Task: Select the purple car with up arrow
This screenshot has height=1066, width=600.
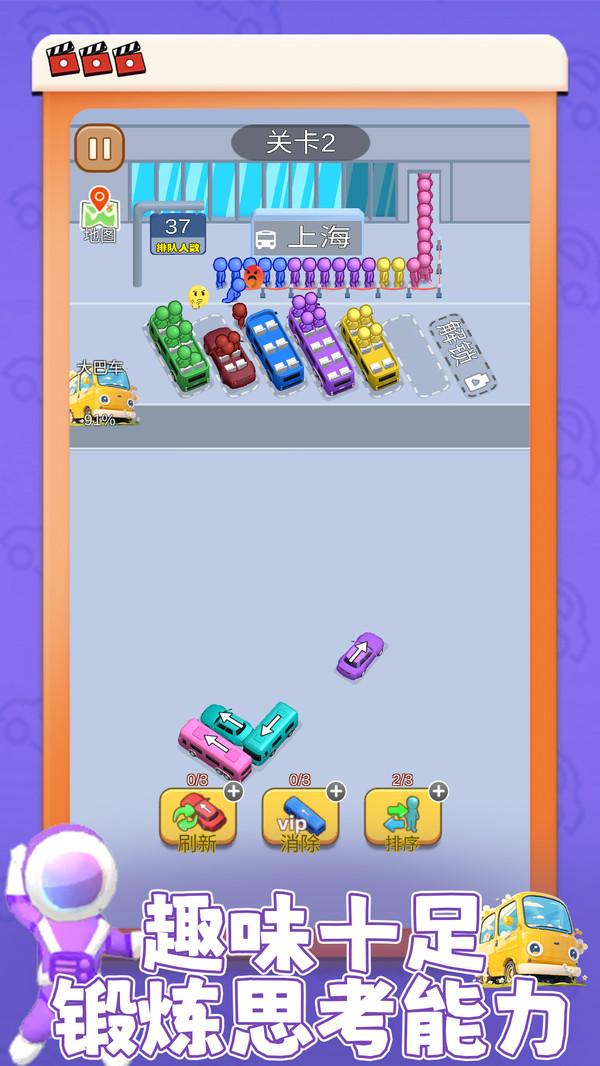Action: (x=360, y=655)
